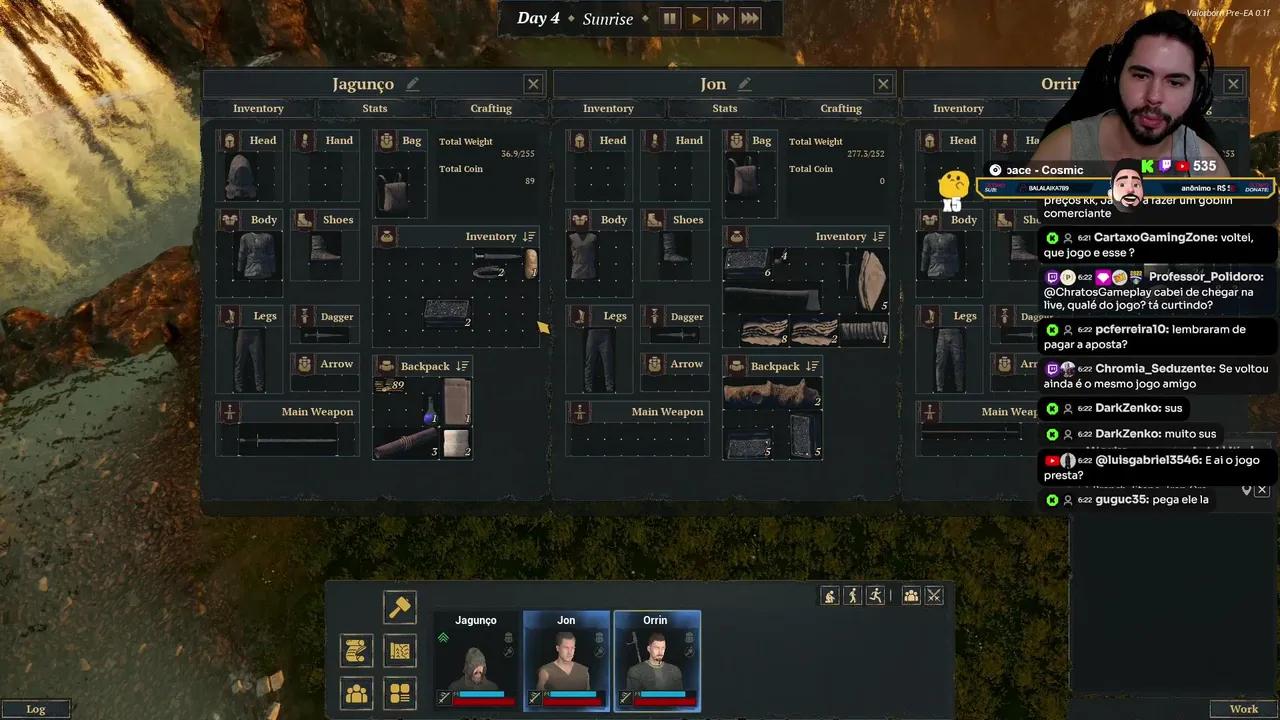Select the hood in Jagunço's Head slot

click(x=241, y=178)
